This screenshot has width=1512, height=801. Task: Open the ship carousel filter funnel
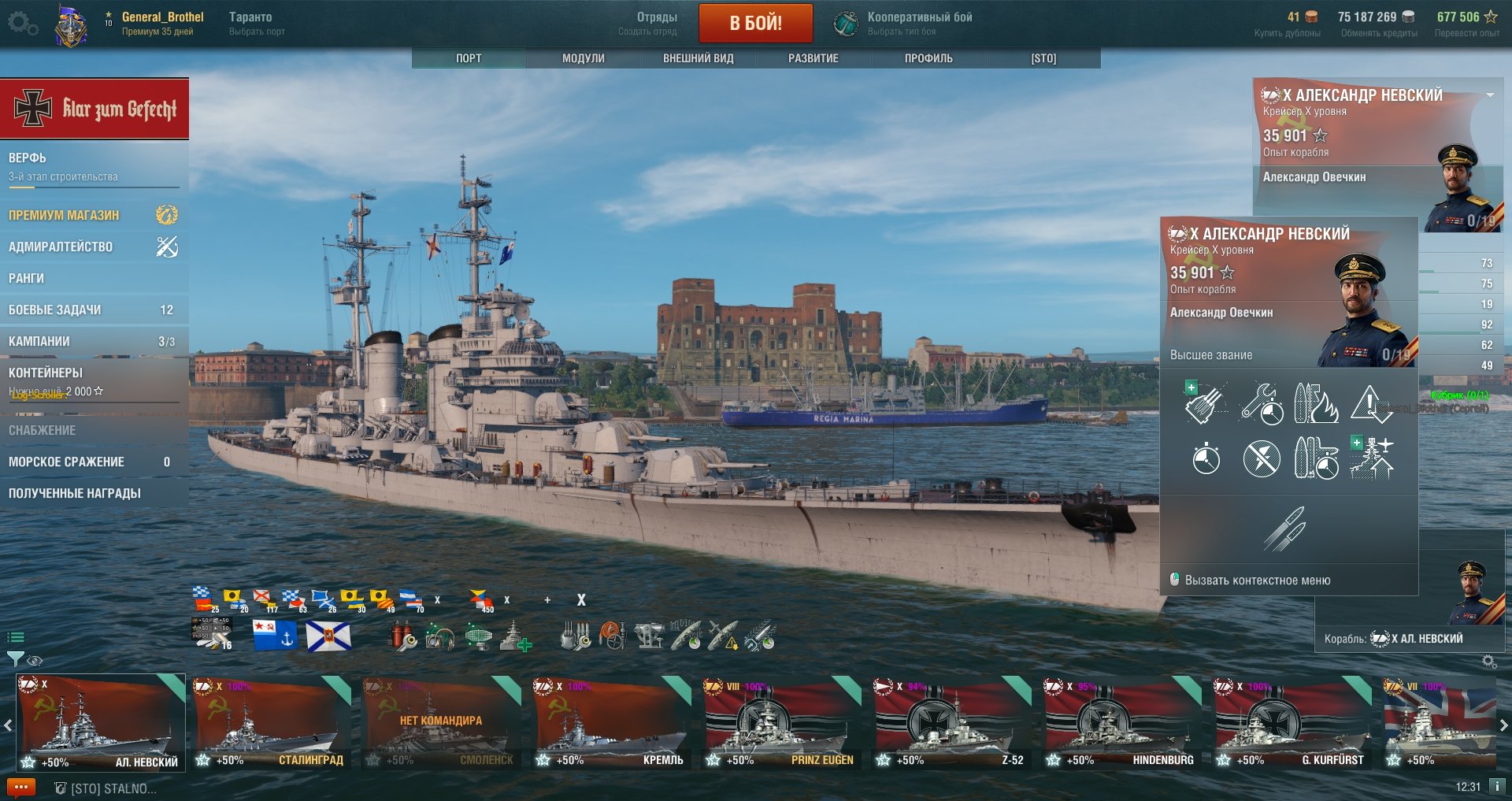[x=14, y=658]
